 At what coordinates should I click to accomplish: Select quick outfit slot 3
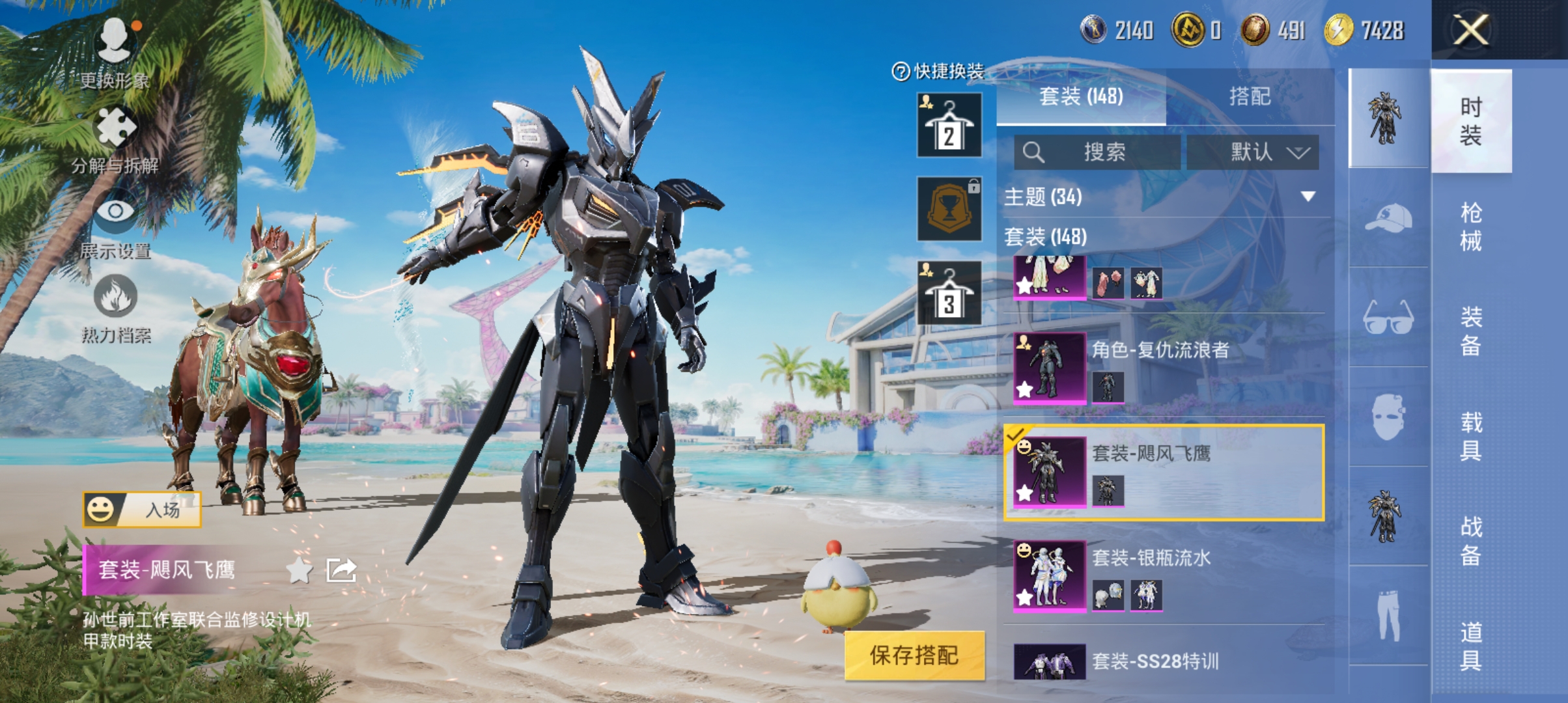point(949,293)
